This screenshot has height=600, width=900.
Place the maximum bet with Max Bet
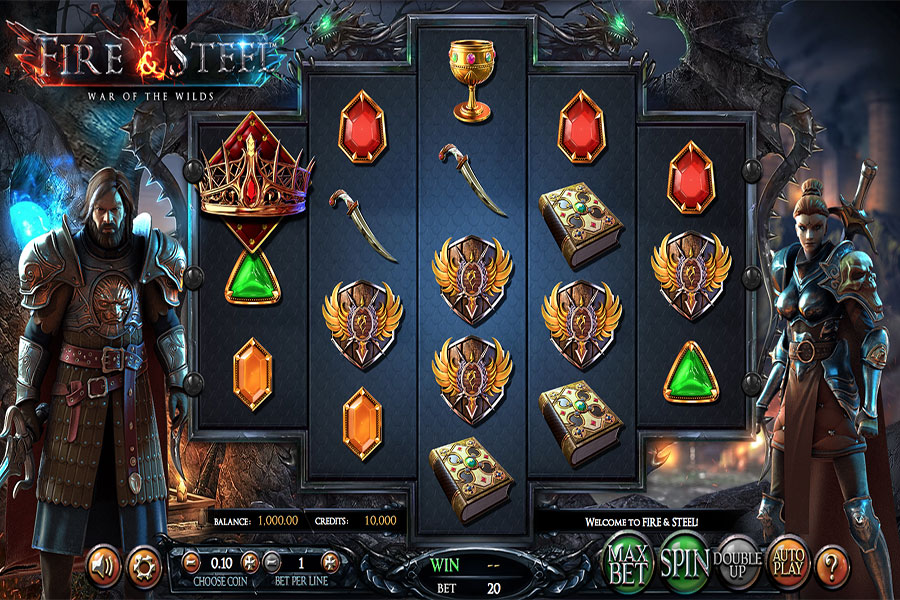click(630, 565)
